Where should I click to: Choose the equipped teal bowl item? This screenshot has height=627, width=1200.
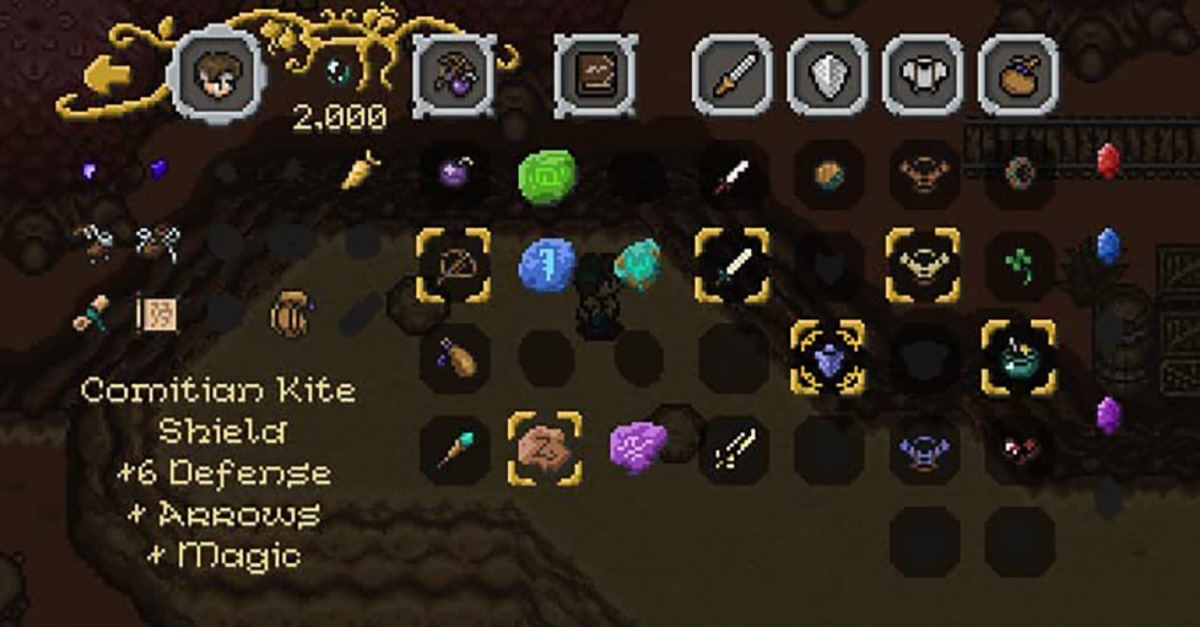coord(1018,357)
